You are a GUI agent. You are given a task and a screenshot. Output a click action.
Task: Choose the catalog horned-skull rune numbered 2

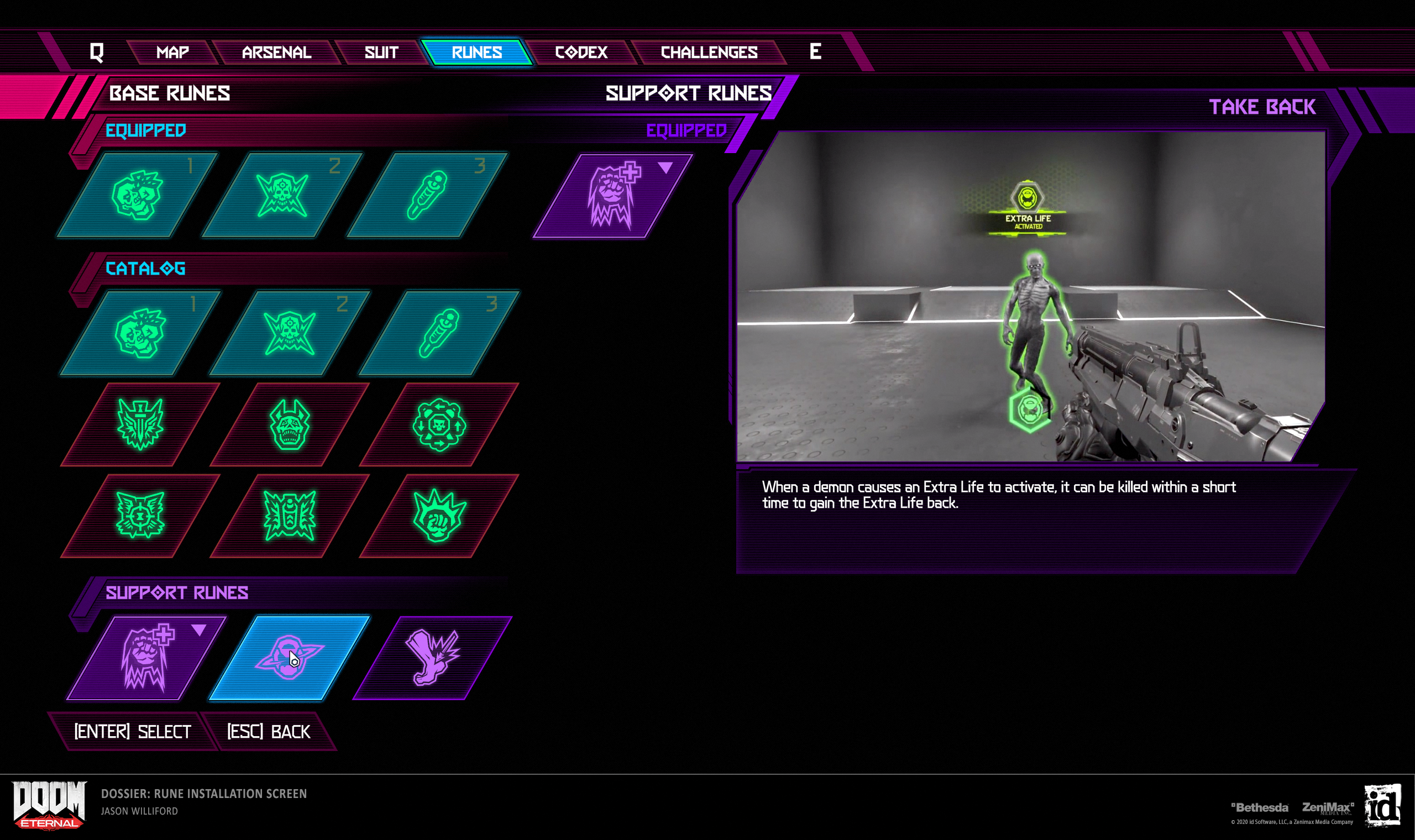pyautogui.click(x=289, y=333)
